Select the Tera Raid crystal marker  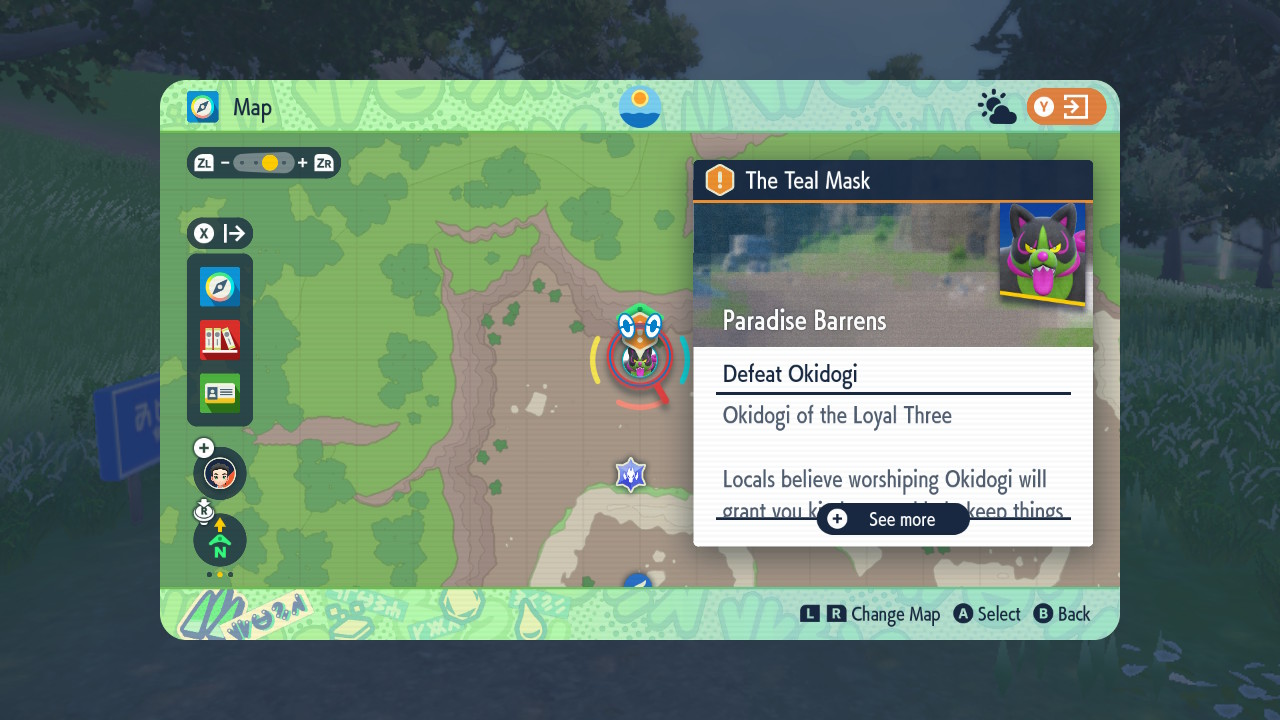pyautogui.click(x=631, y=475)
